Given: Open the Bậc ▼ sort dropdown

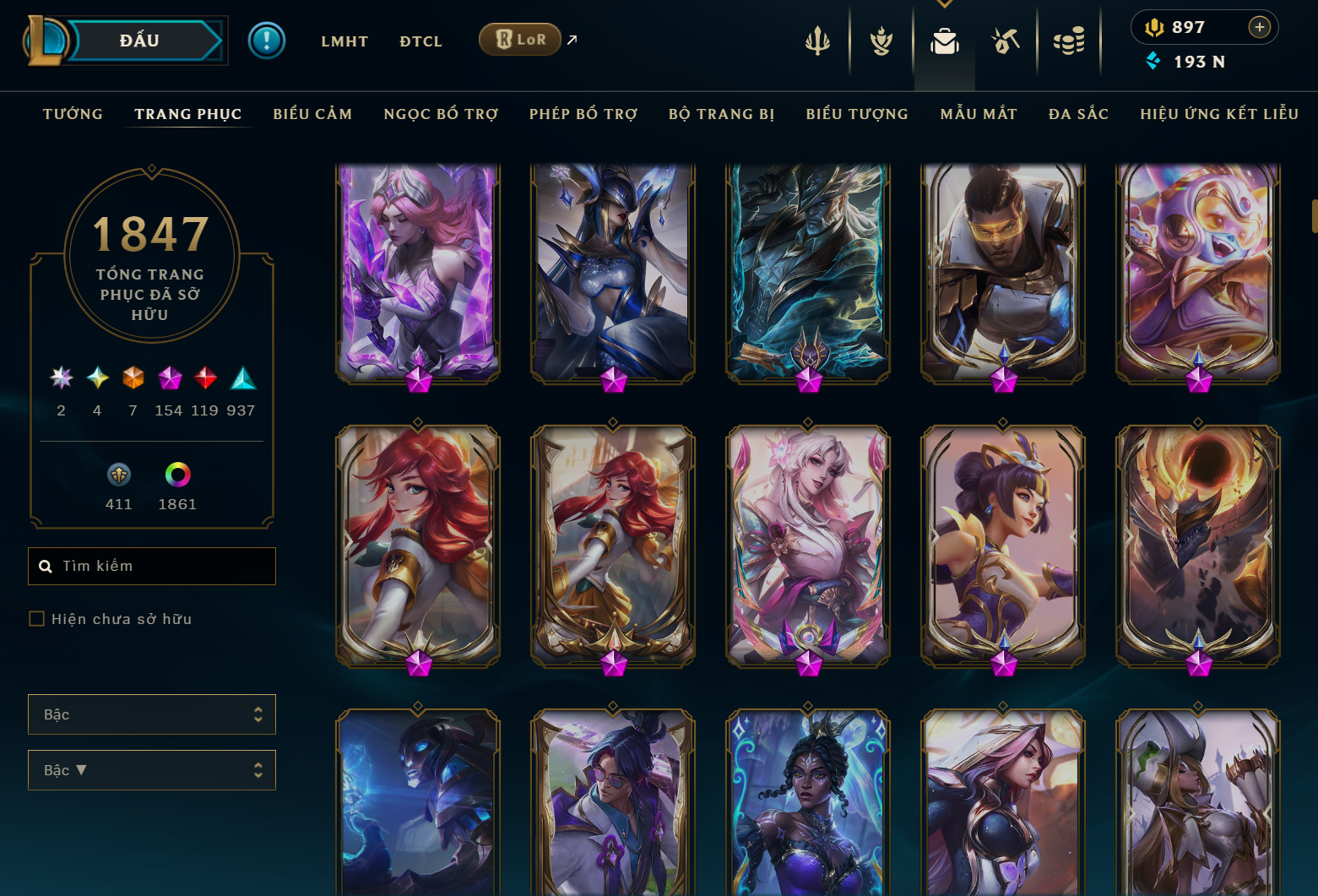Looking at the screenshot, I should click(x=152, y=770).
